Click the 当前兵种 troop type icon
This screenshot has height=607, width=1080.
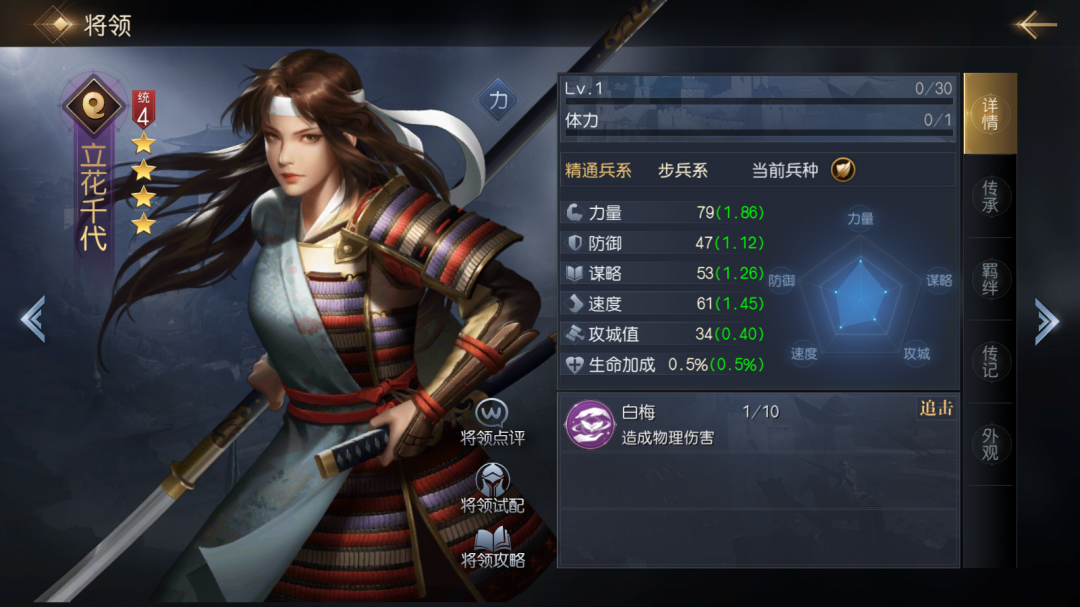point(843,170)
